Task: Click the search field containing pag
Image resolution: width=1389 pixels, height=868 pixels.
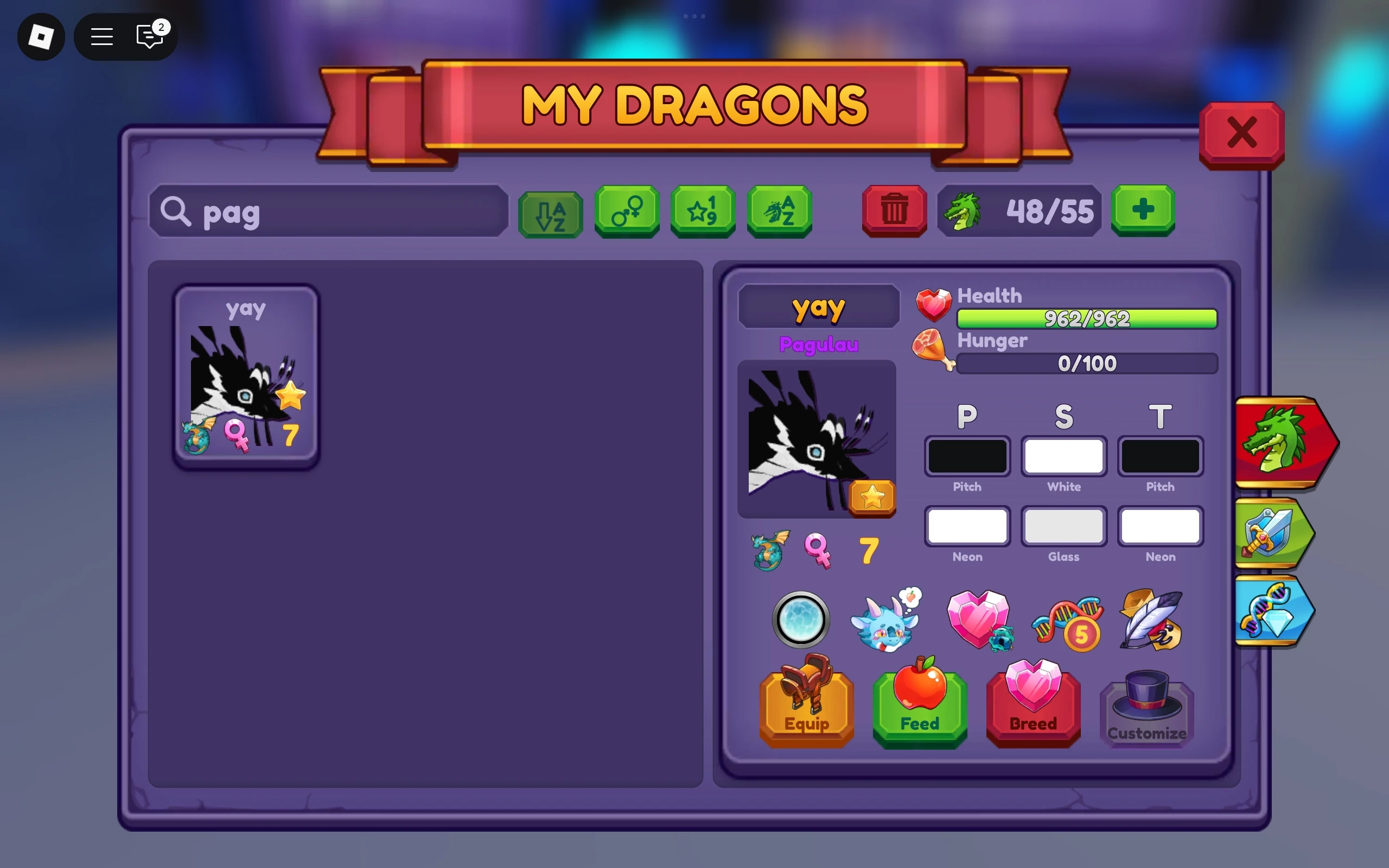Action: (x=327, y=211)
